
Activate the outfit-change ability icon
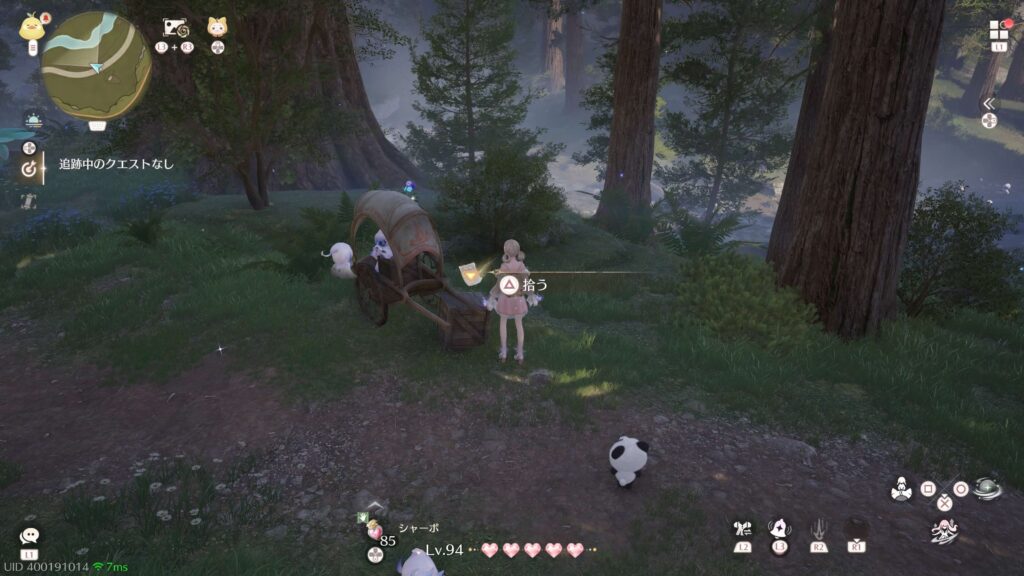coord(742,529)
